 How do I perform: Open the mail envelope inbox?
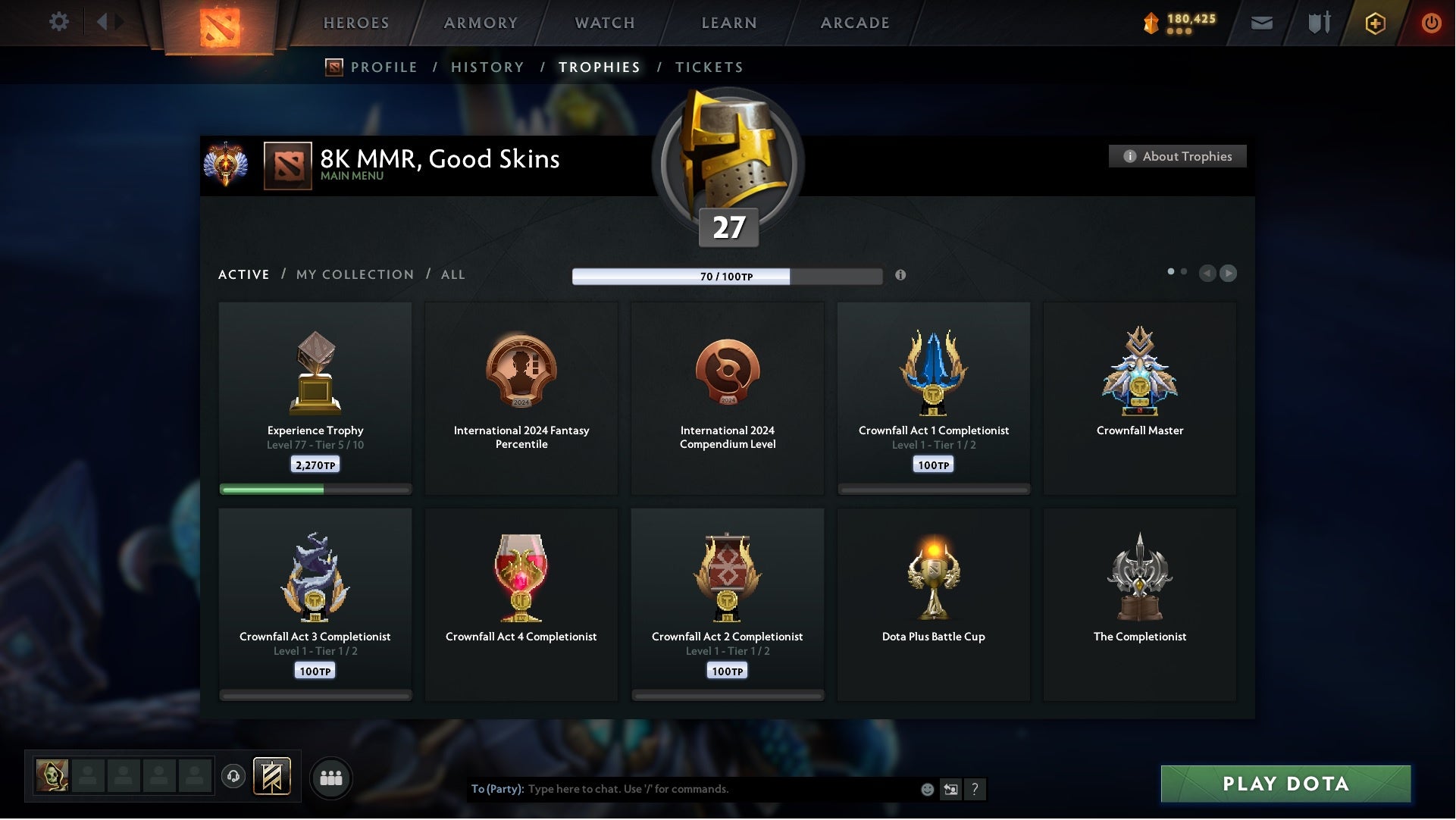1261,23
